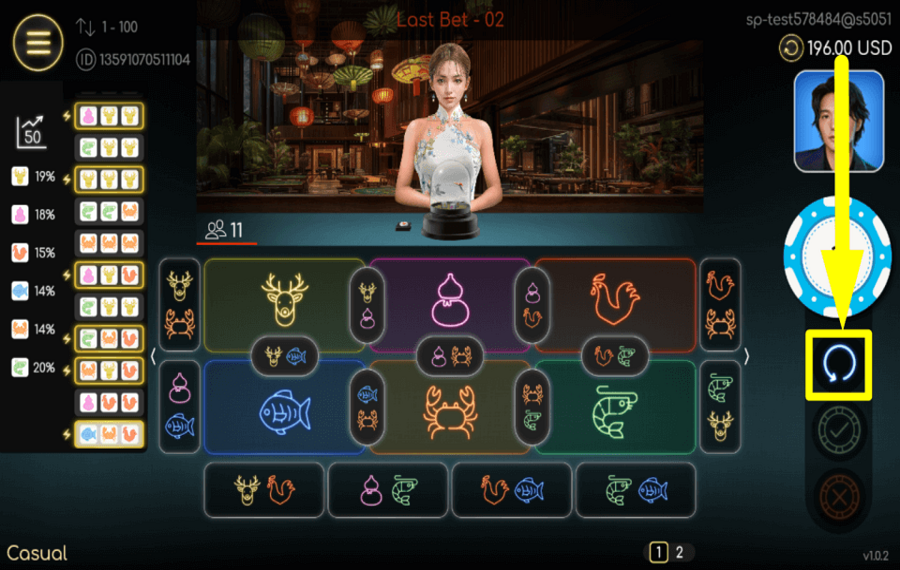900x570 pixels.
Task: Click the rebet circular arrow button
Action: coord(838,363)
